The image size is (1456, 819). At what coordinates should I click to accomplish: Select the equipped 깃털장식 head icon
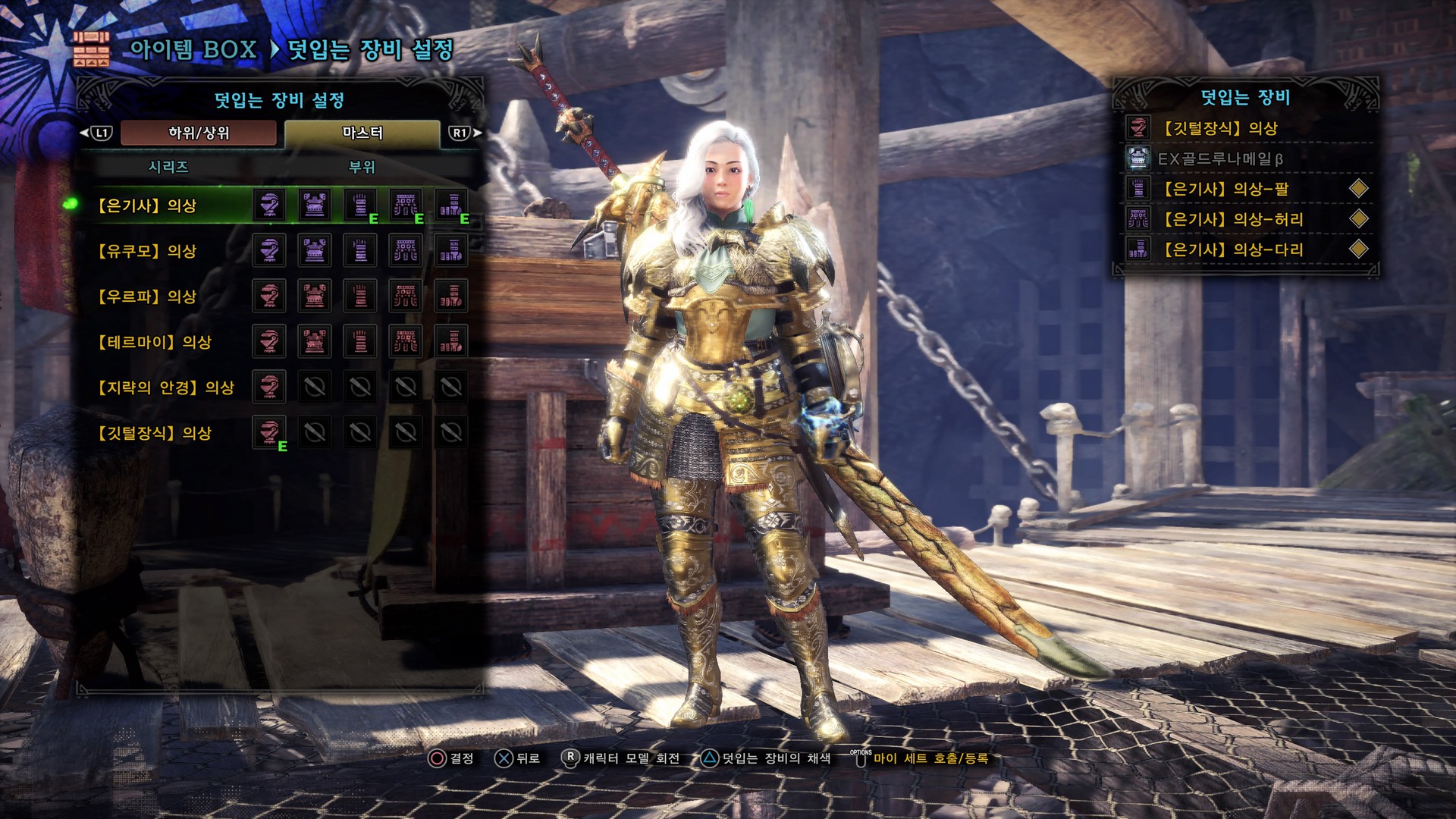[269, 432]
